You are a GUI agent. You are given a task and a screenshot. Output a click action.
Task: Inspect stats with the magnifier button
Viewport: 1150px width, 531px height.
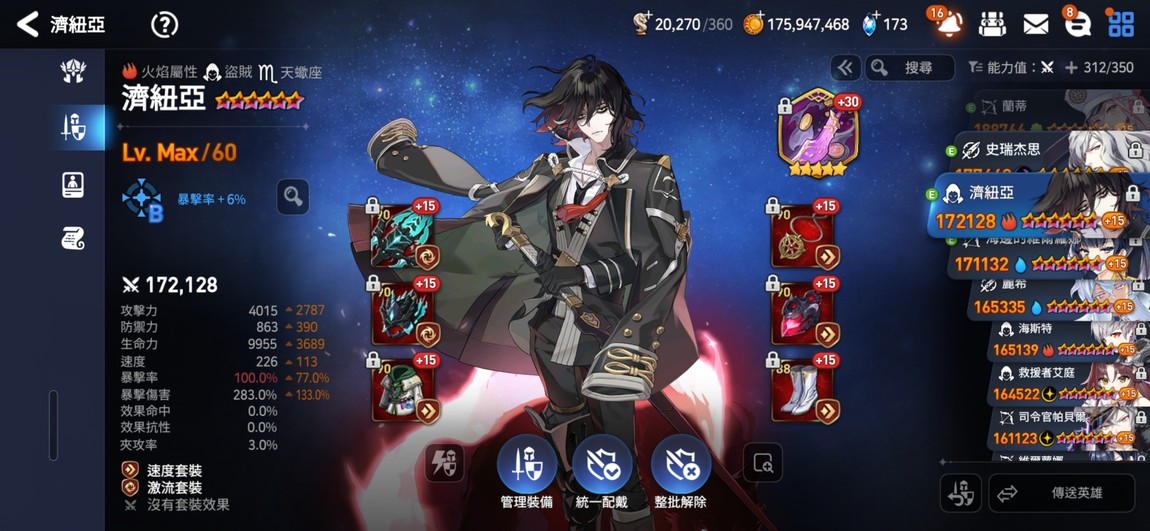(293, 197)
